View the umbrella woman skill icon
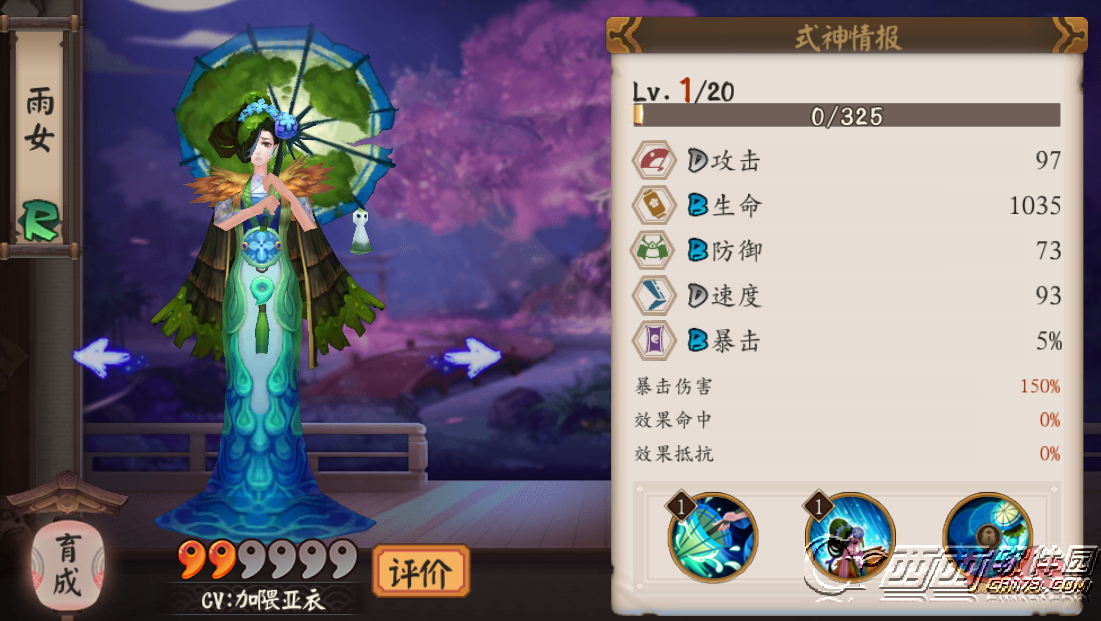The width and height of the screenshot is (1101, 621). 849,537
